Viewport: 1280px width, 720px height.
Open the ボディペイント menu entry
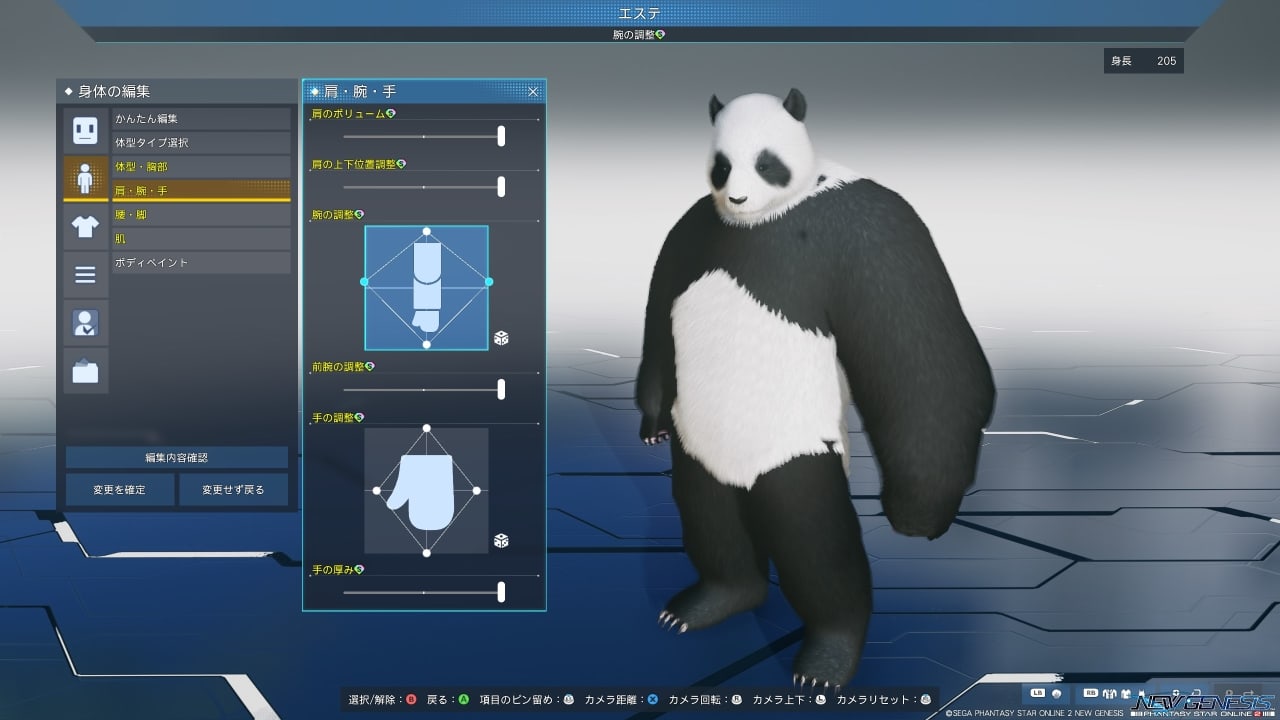pos(200,262)
